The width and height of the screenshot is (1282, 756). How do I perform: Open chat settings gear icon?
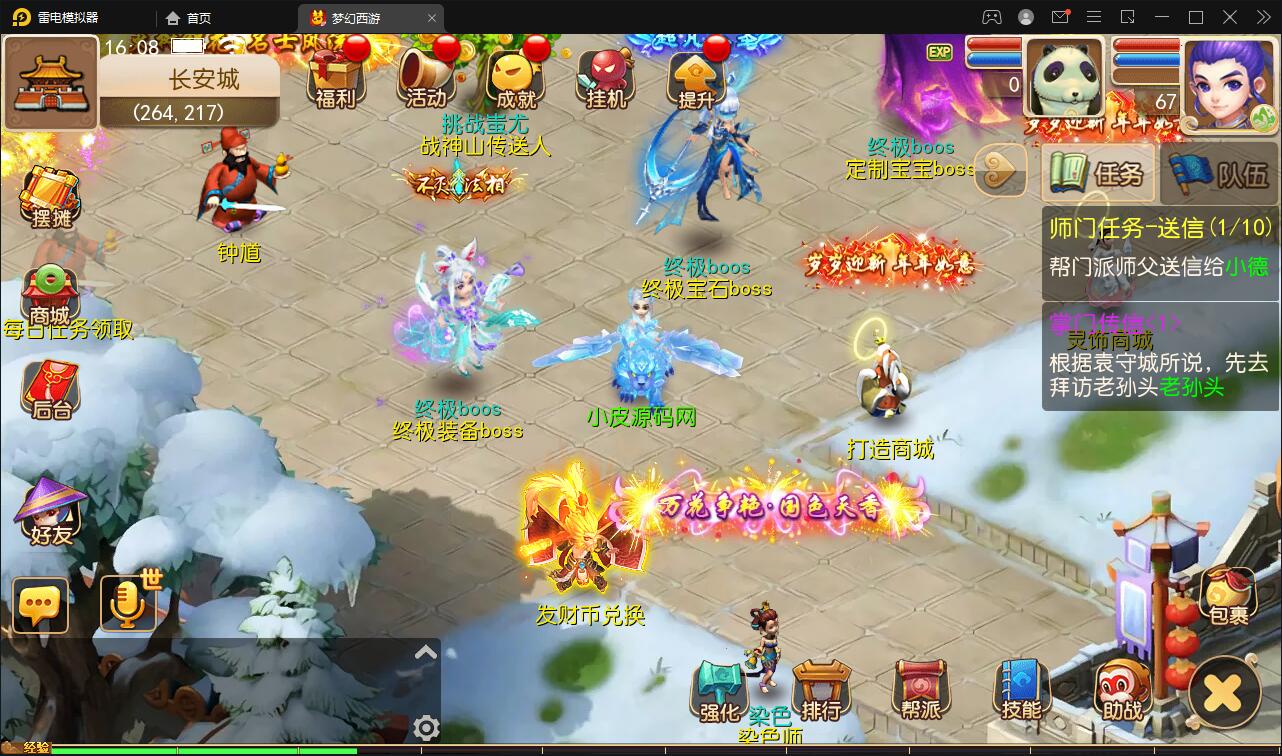(x=426, y=728)
